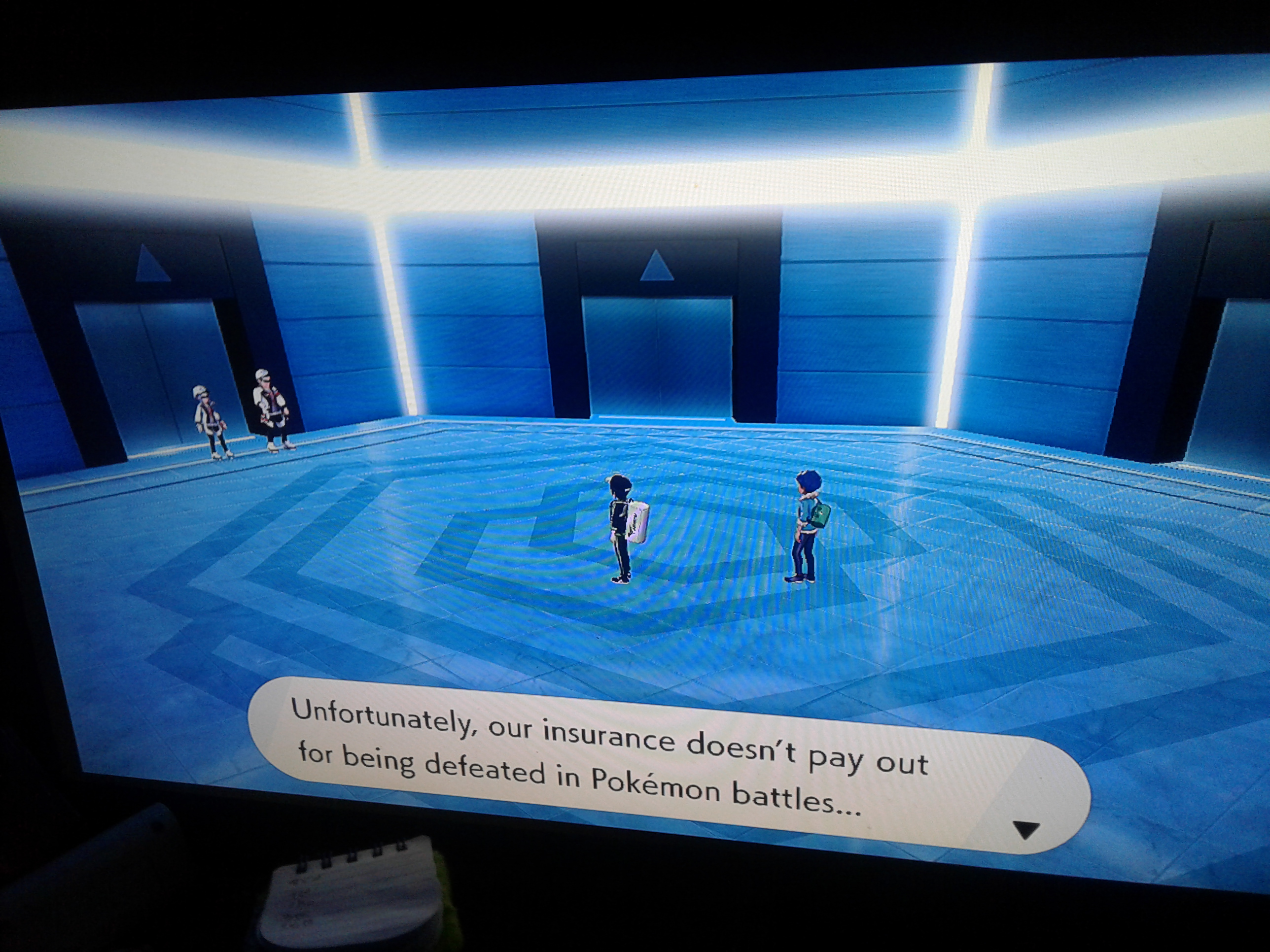1270x952 pixels.
Task: Advance dialogue with the black arrow indicator
Action: [1025, 829]
